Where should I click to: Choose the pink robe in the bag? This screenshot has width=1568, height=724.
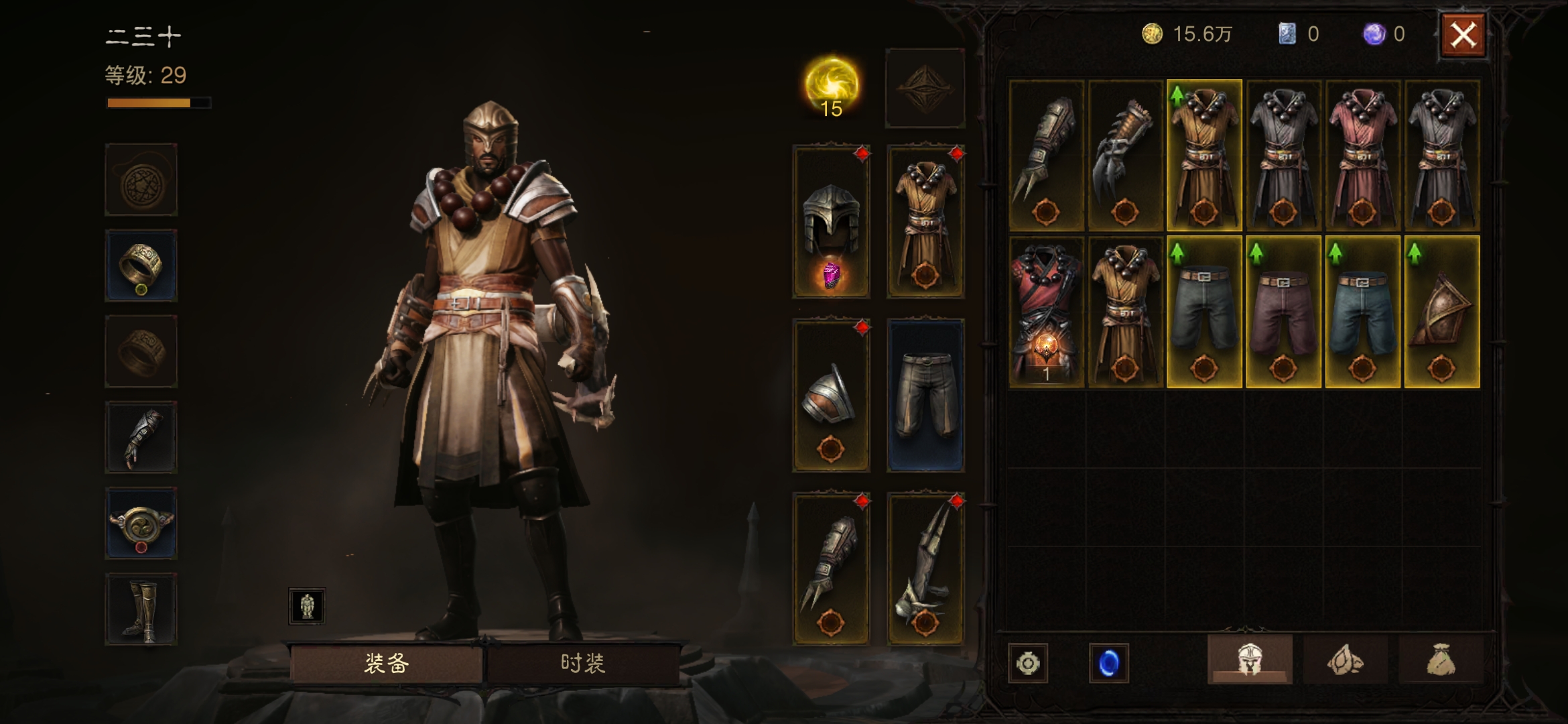[1362, 156]
